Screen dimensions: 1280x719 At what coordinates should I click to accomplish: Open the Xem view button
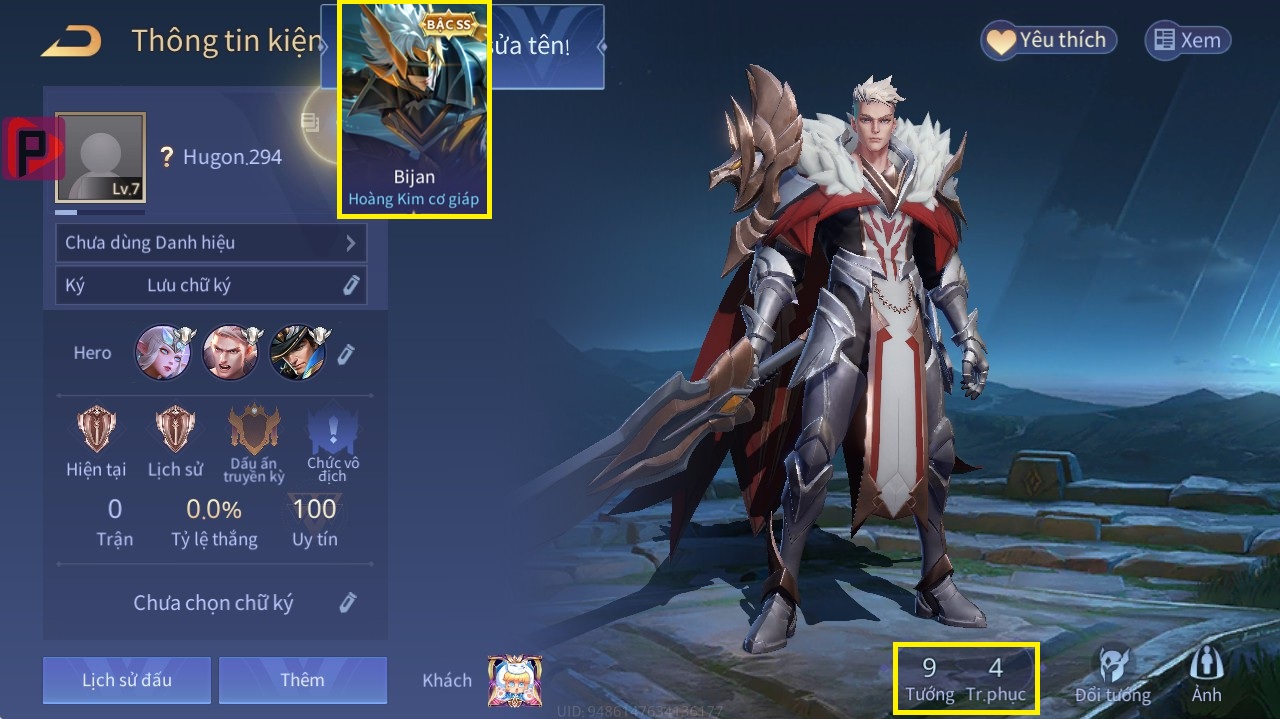pos(1187,41)
